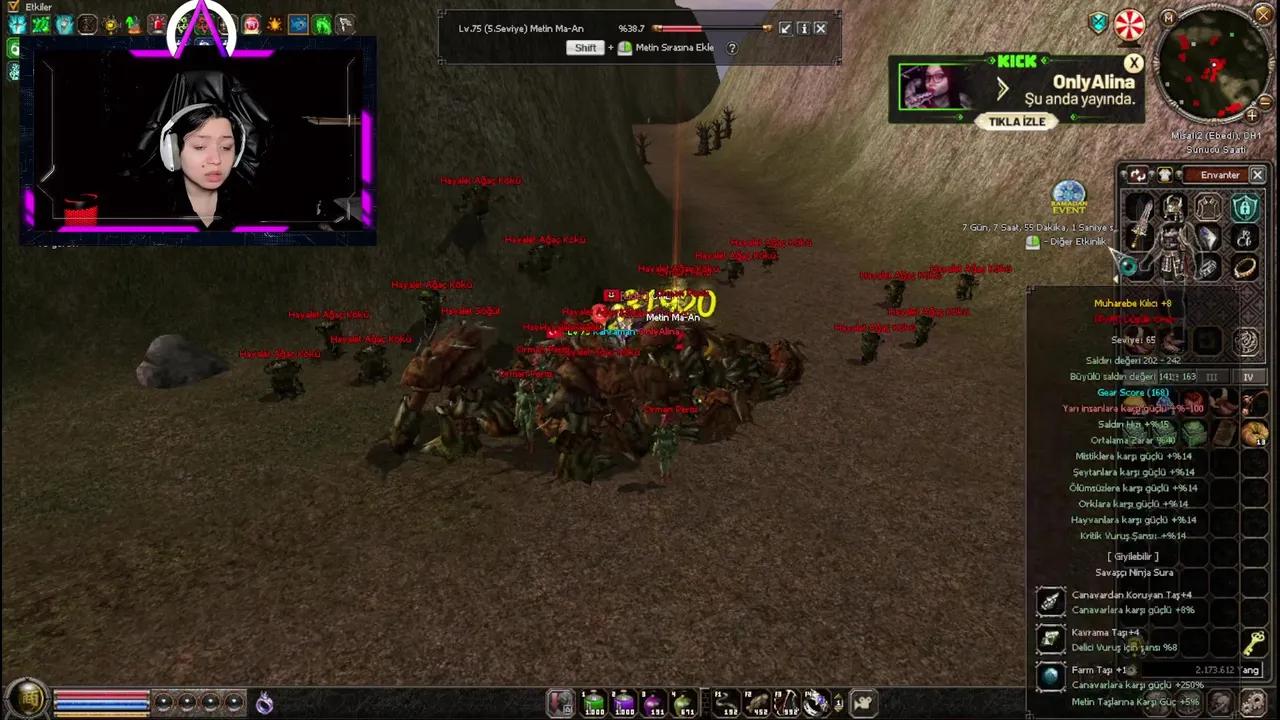Click the costume shirt icon on inventory header
Viewport: 1280px width, 720px height.
[x=1165, y=175]
